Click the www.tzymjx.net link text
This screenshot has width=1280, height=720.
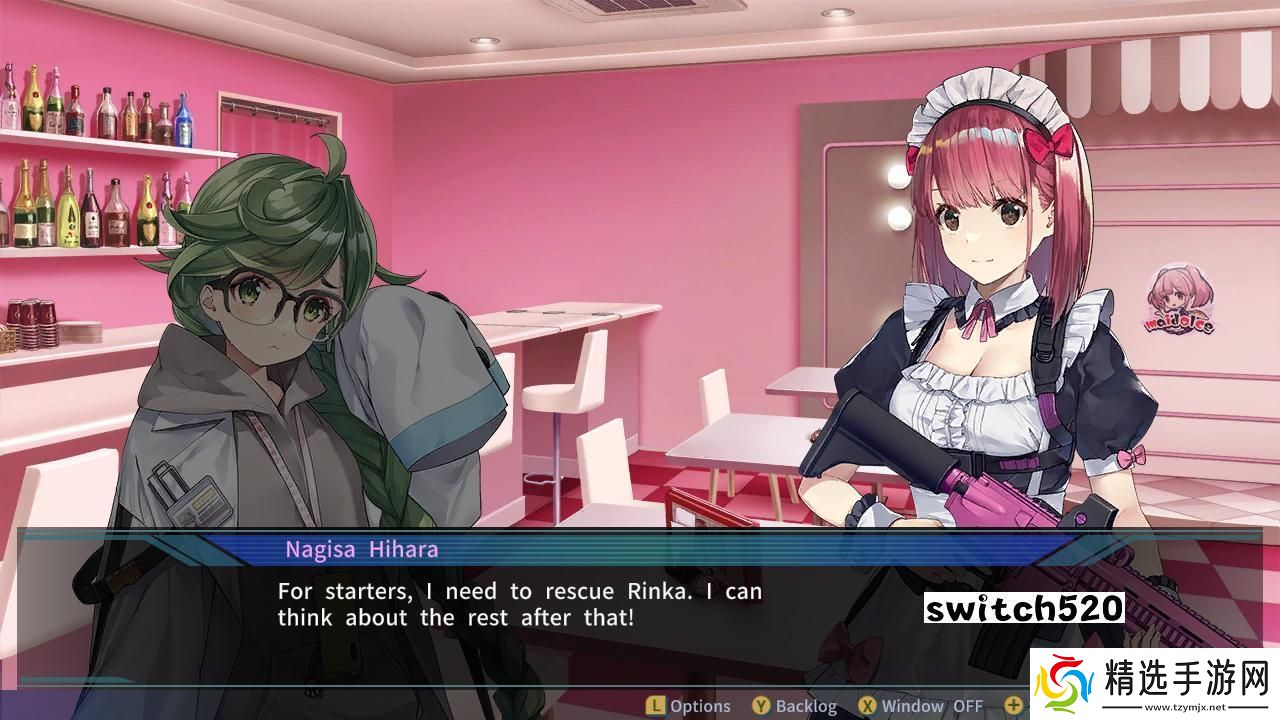[x=1185, y=707]
